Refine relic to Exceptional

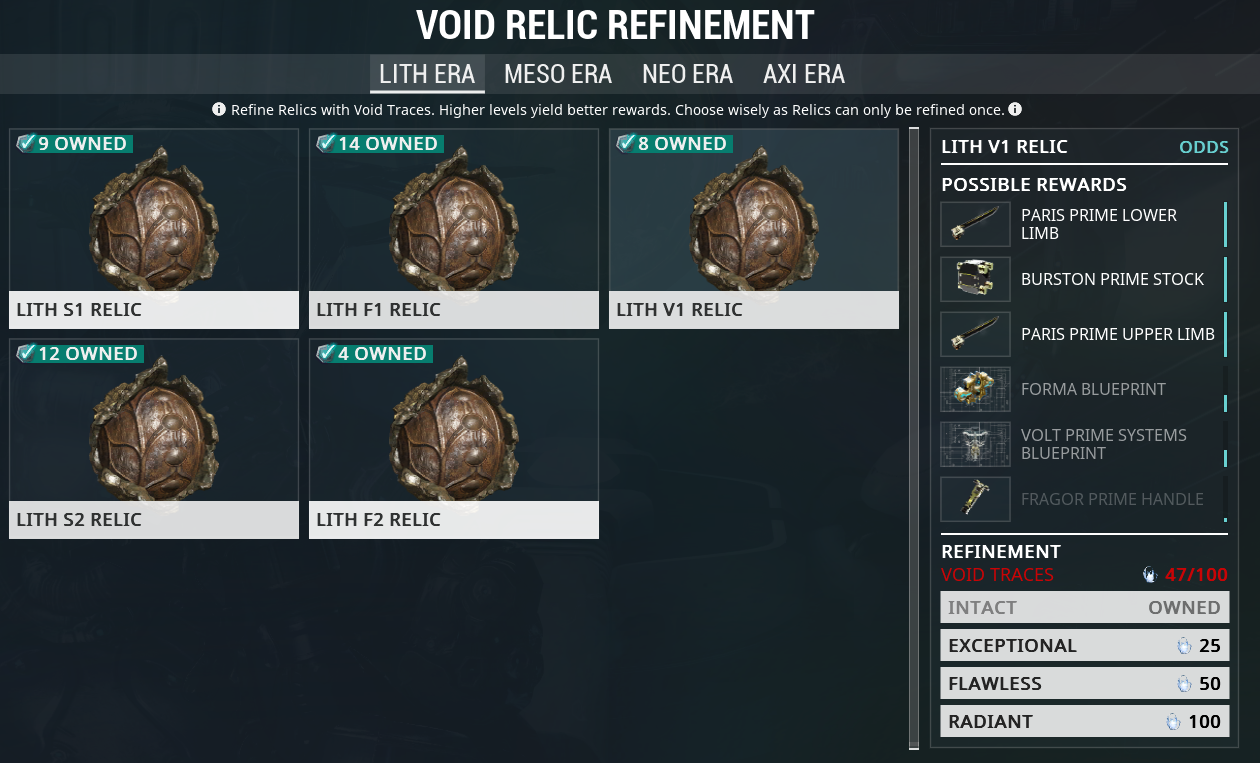pyautogui.click(x=1085, y=646)
